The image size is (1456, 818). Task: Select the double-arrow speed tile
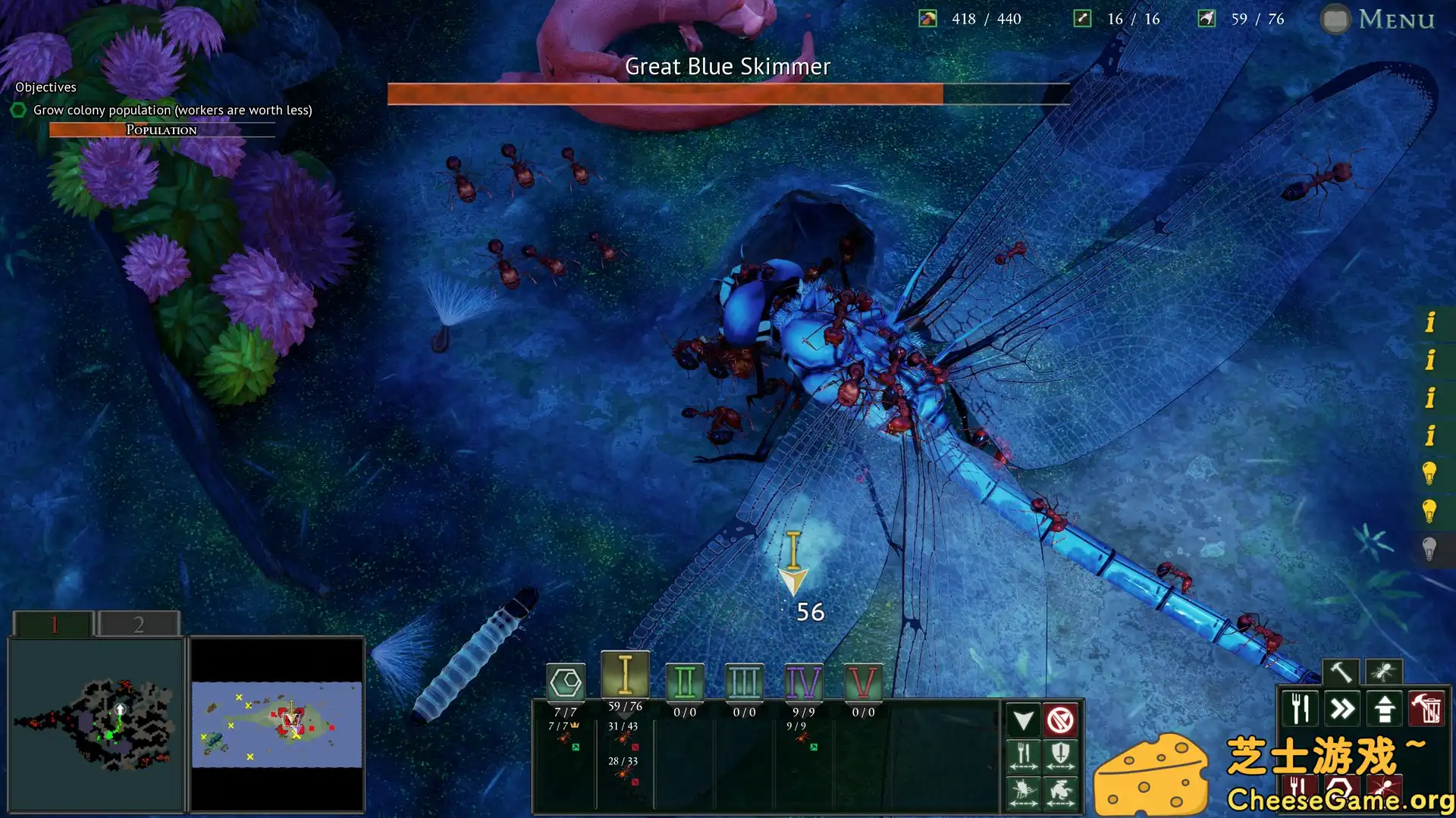click(x=1342, y=710)
